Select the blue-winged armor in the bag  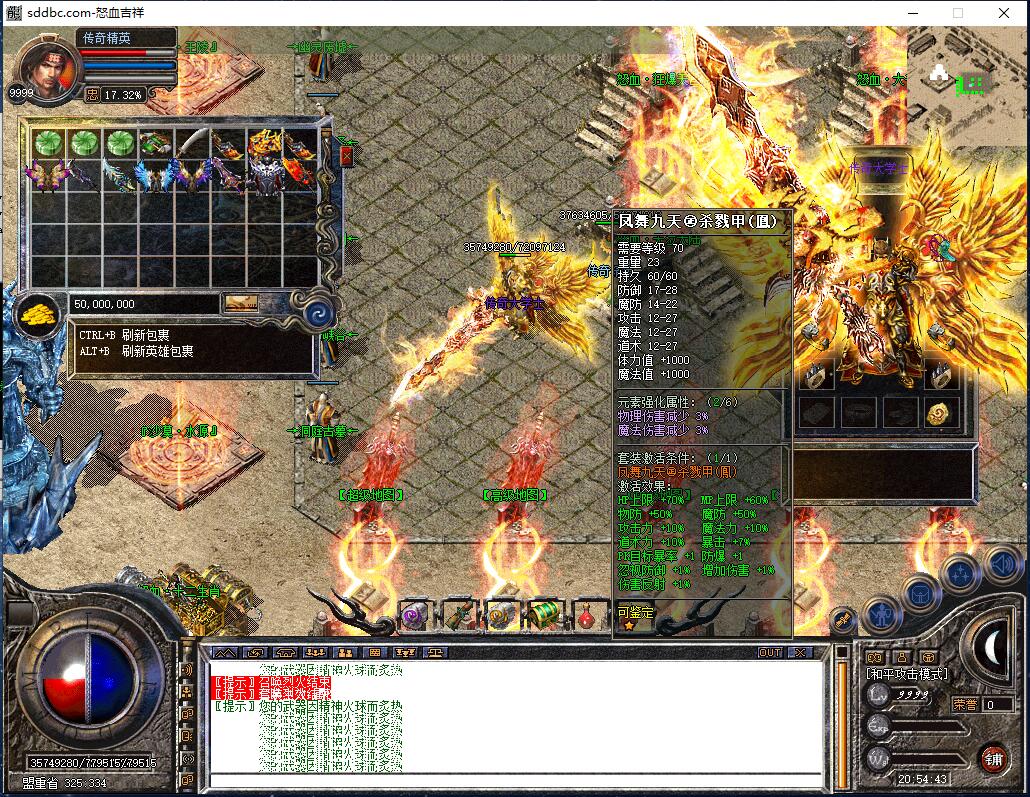coord(157,177)
